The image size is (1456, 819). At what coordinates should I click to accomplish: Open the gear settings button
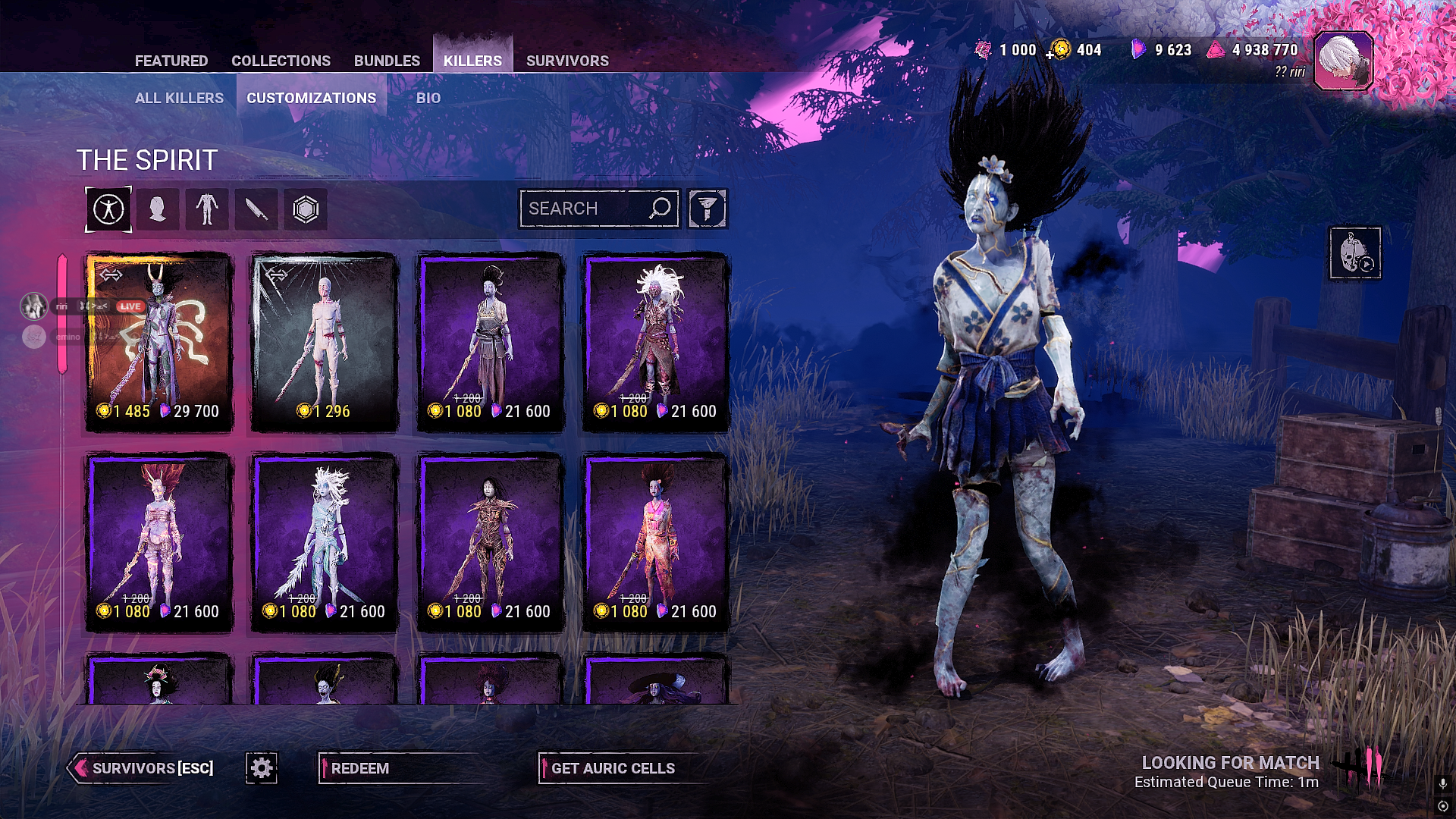262,768
